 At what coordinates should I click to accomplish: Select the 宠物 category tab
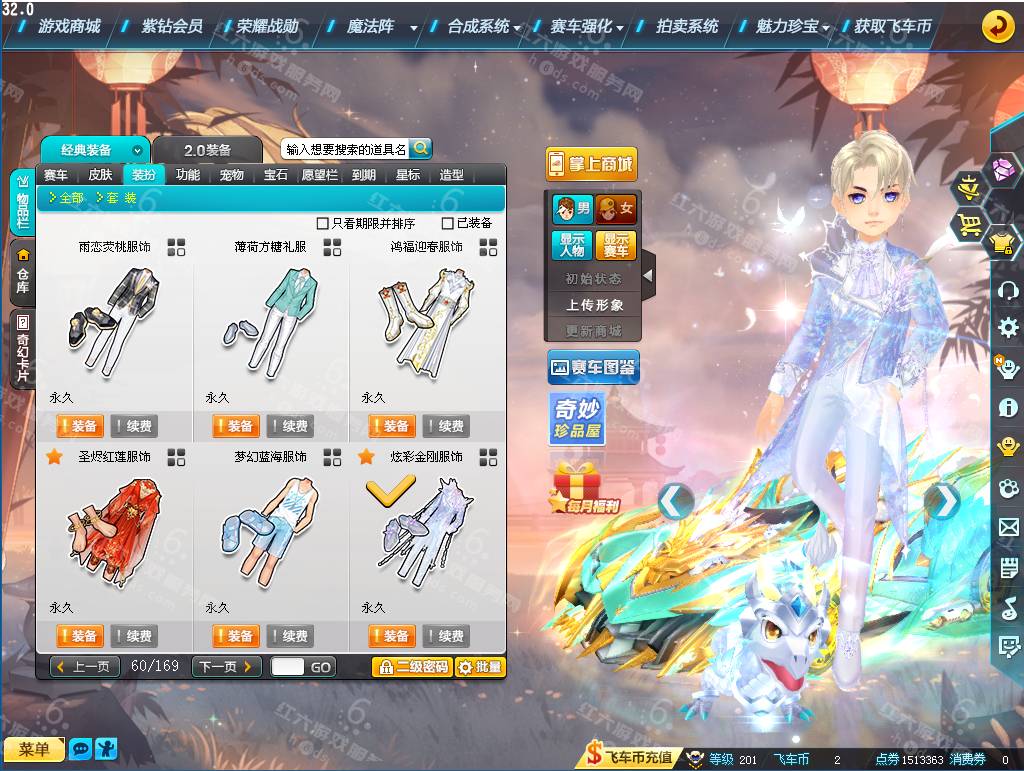point(232,175)
